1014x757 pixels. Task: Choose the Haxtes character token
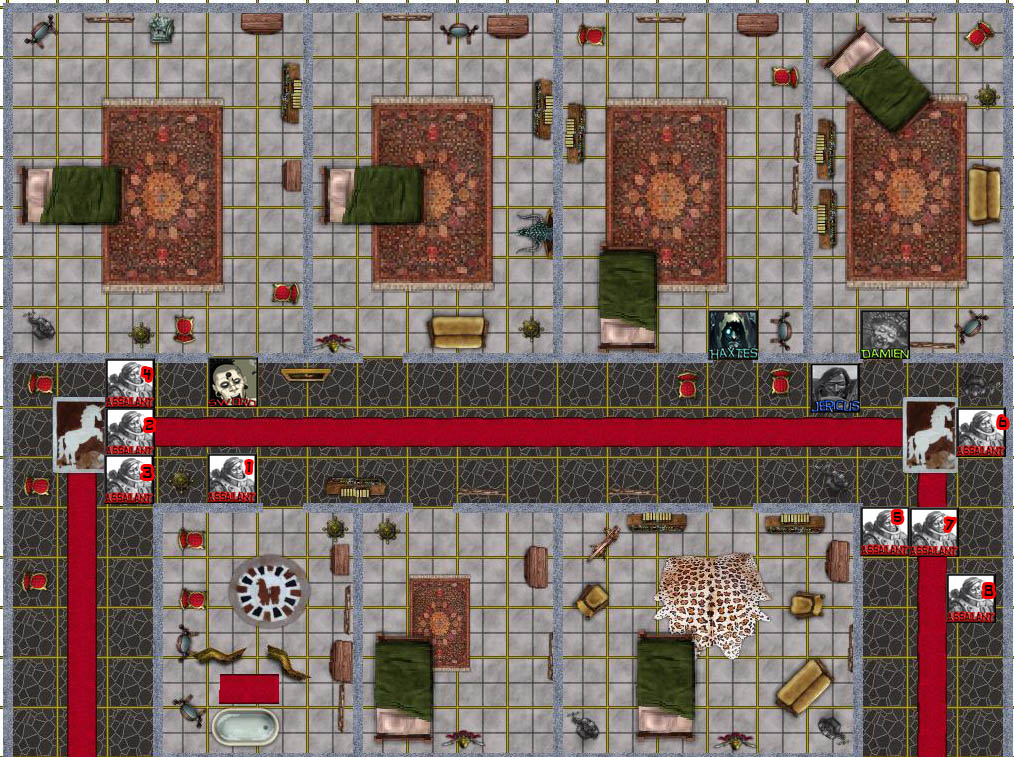(x=733, y=335)
